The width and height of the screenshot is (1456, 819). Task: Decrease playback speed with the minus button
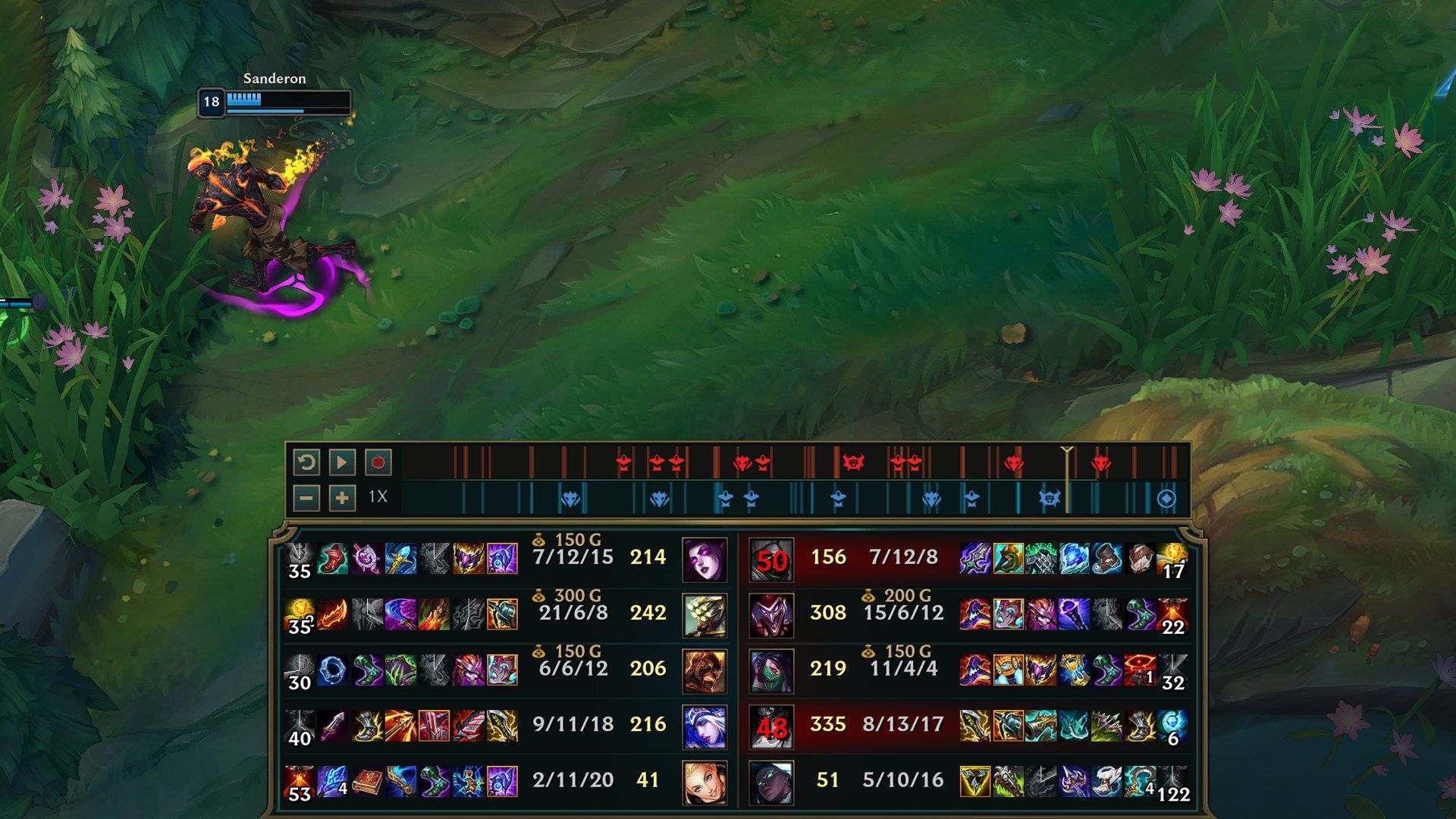[x=308, y=500]
